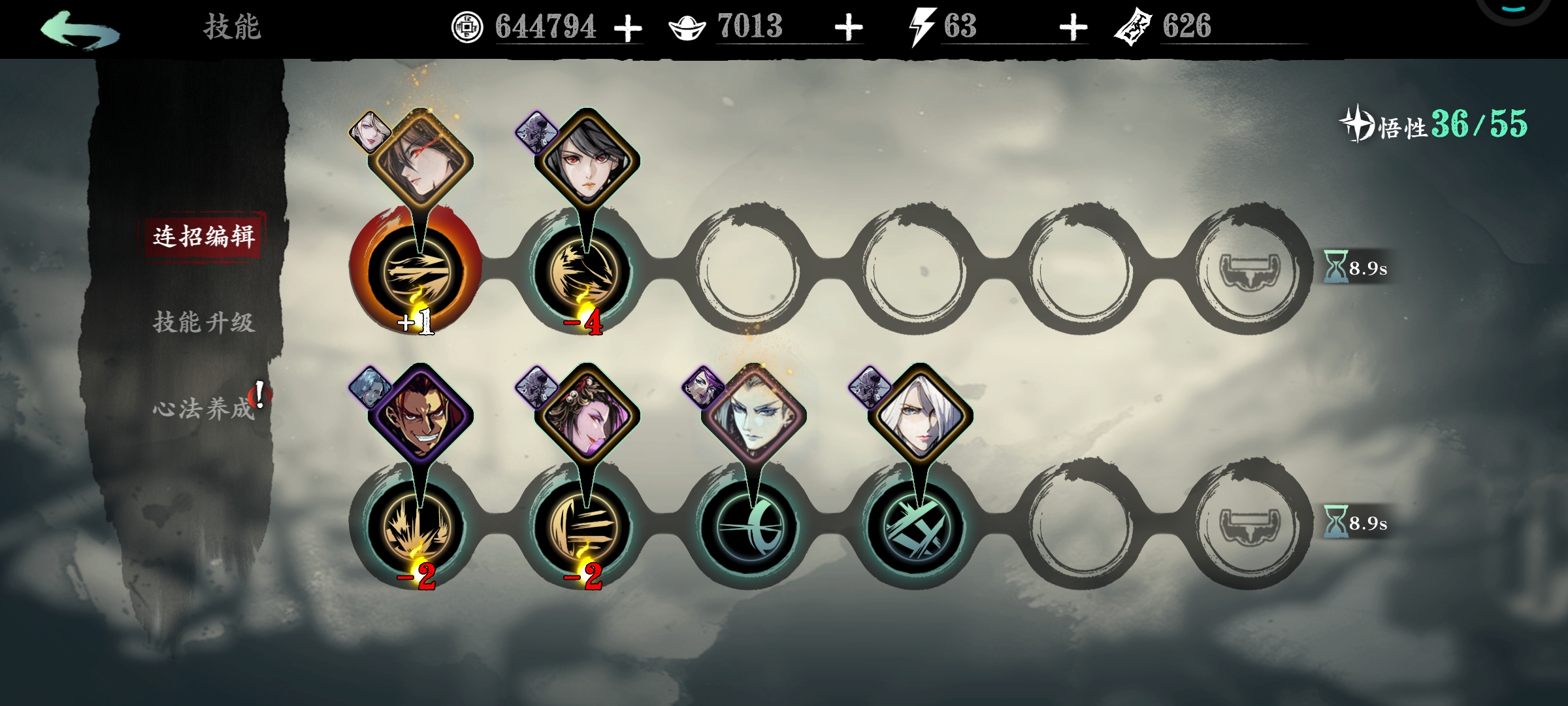Select the white-haired character portrait
Image resolution: width=1568 pixels, height=706 pixels.
coord(920,416)
